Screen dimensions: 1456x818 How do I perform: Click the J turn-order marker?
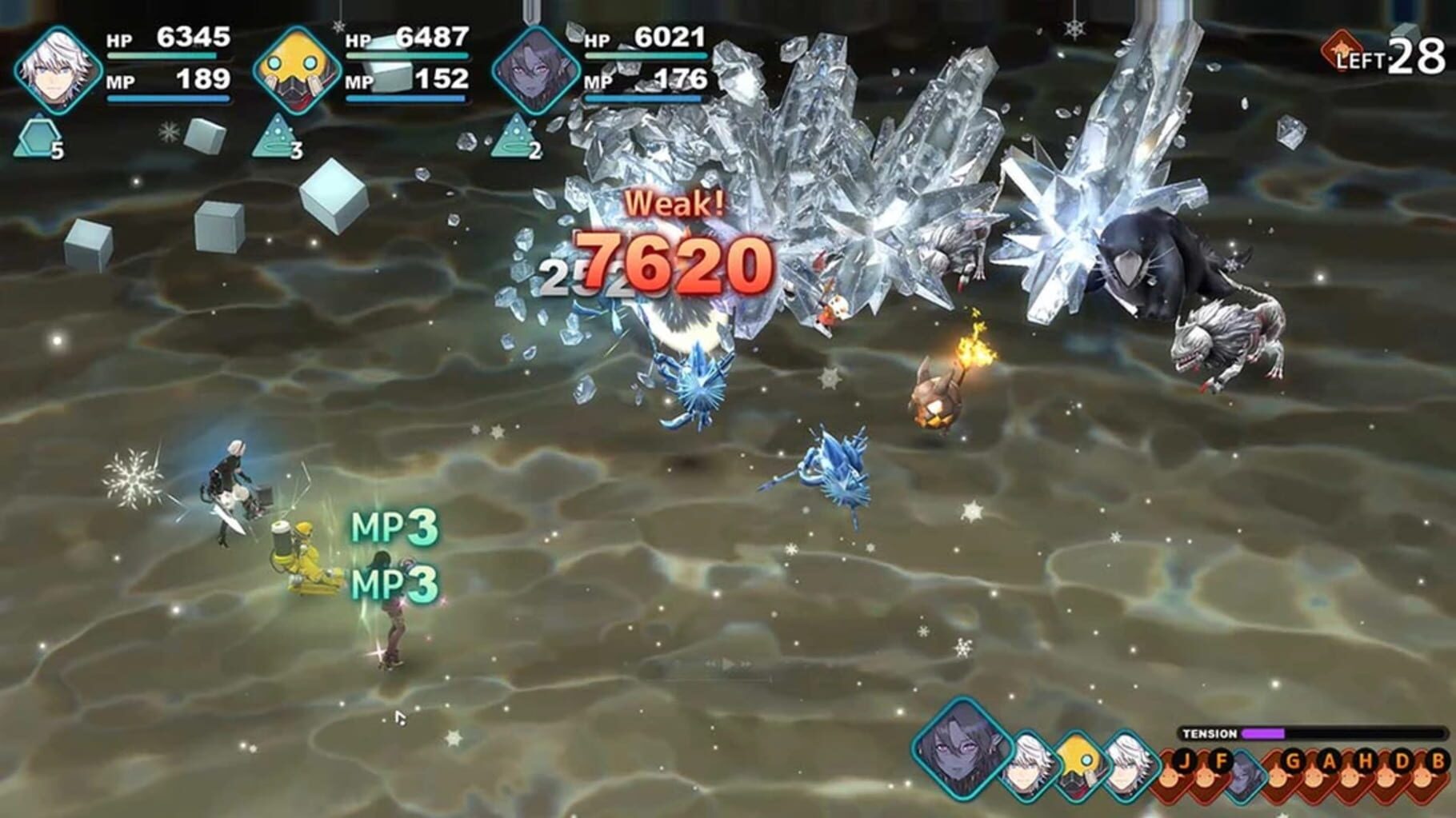pyautogui.click(x=1184, y=761)
